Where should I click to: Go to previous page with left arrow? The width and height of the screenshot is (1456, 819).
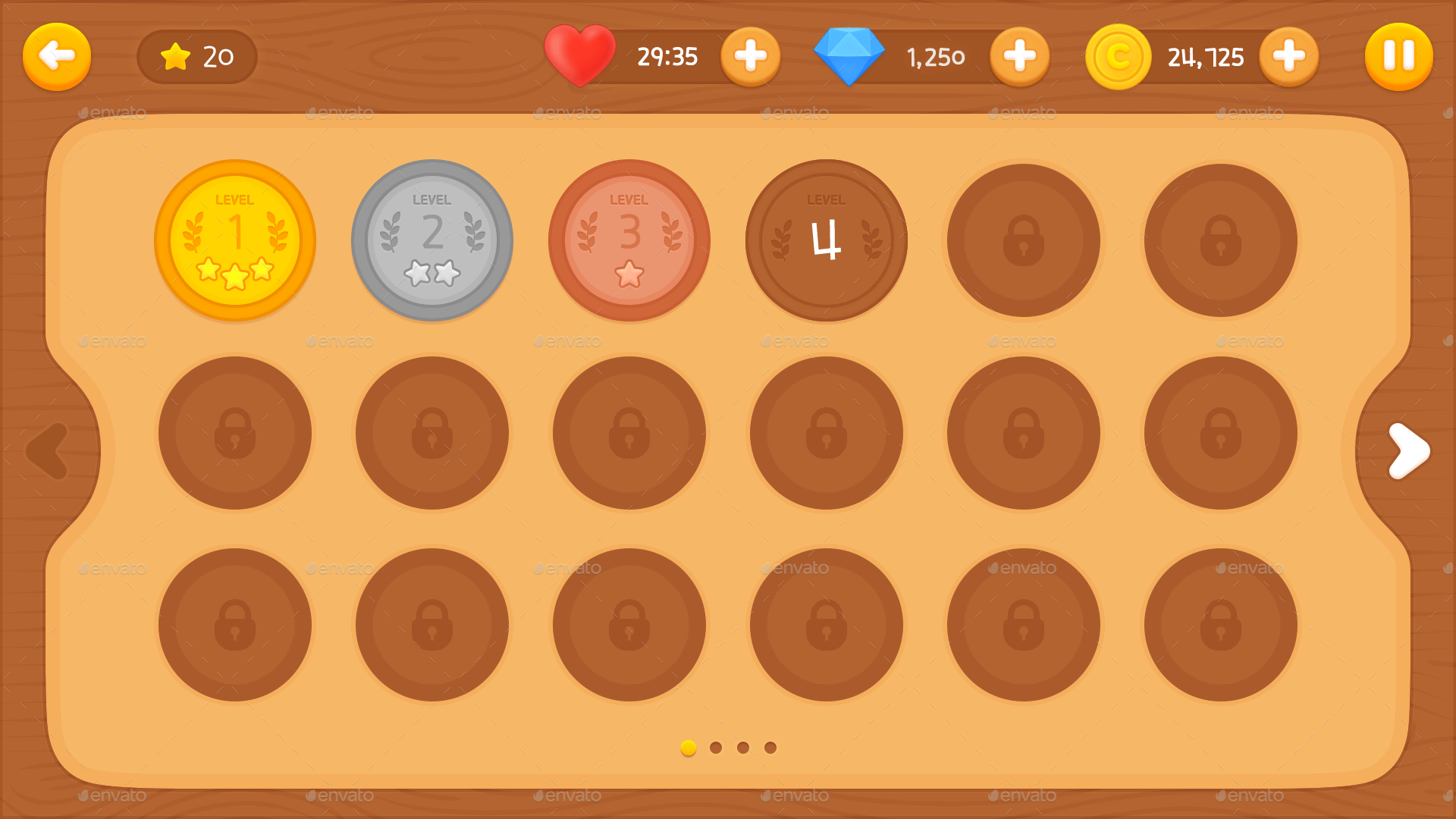[45, 450]
